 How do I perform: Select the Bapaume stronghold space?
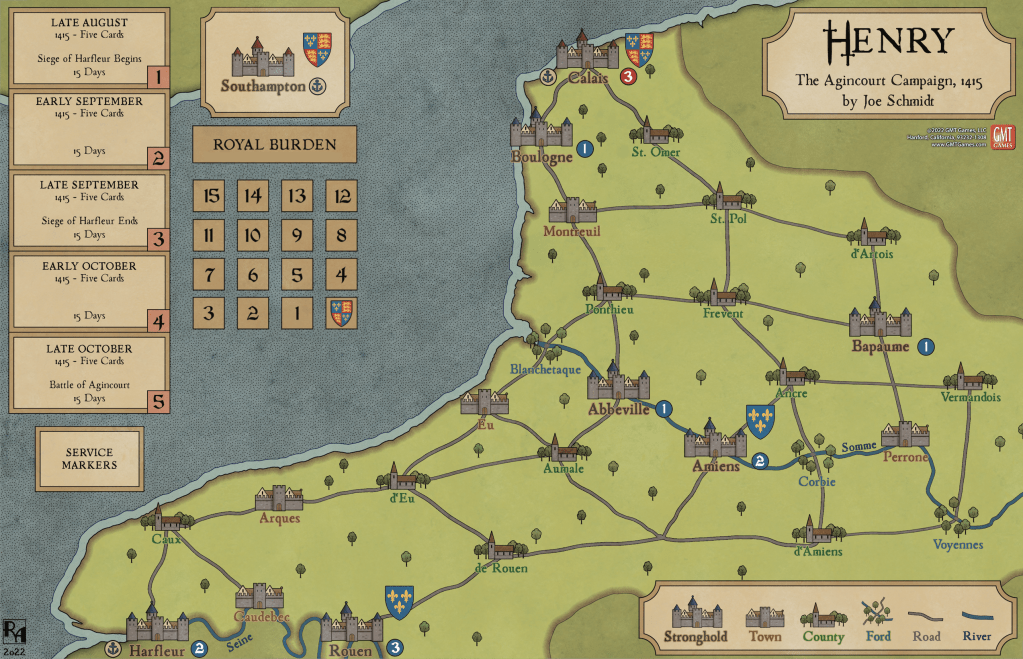pos(879,323)
